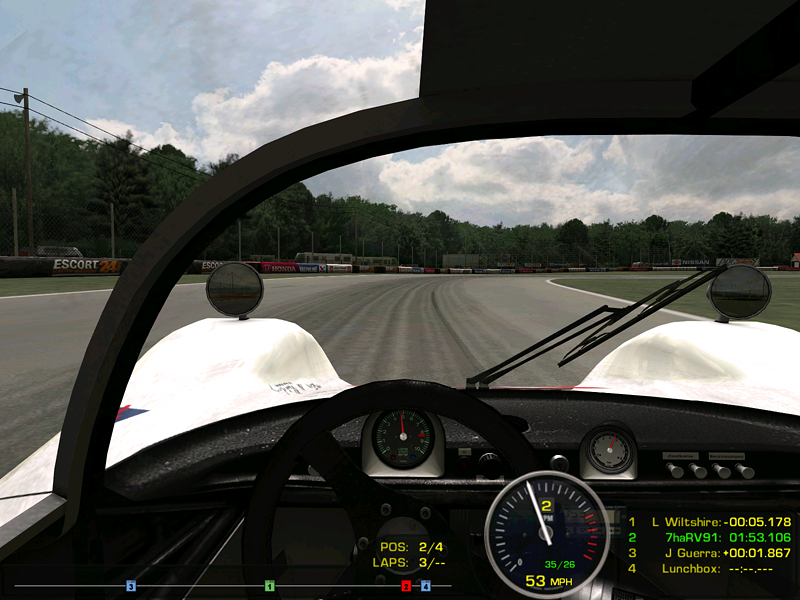Select the 7haRV91 standings row
This screenshot has width=800, height=600.
709,537
